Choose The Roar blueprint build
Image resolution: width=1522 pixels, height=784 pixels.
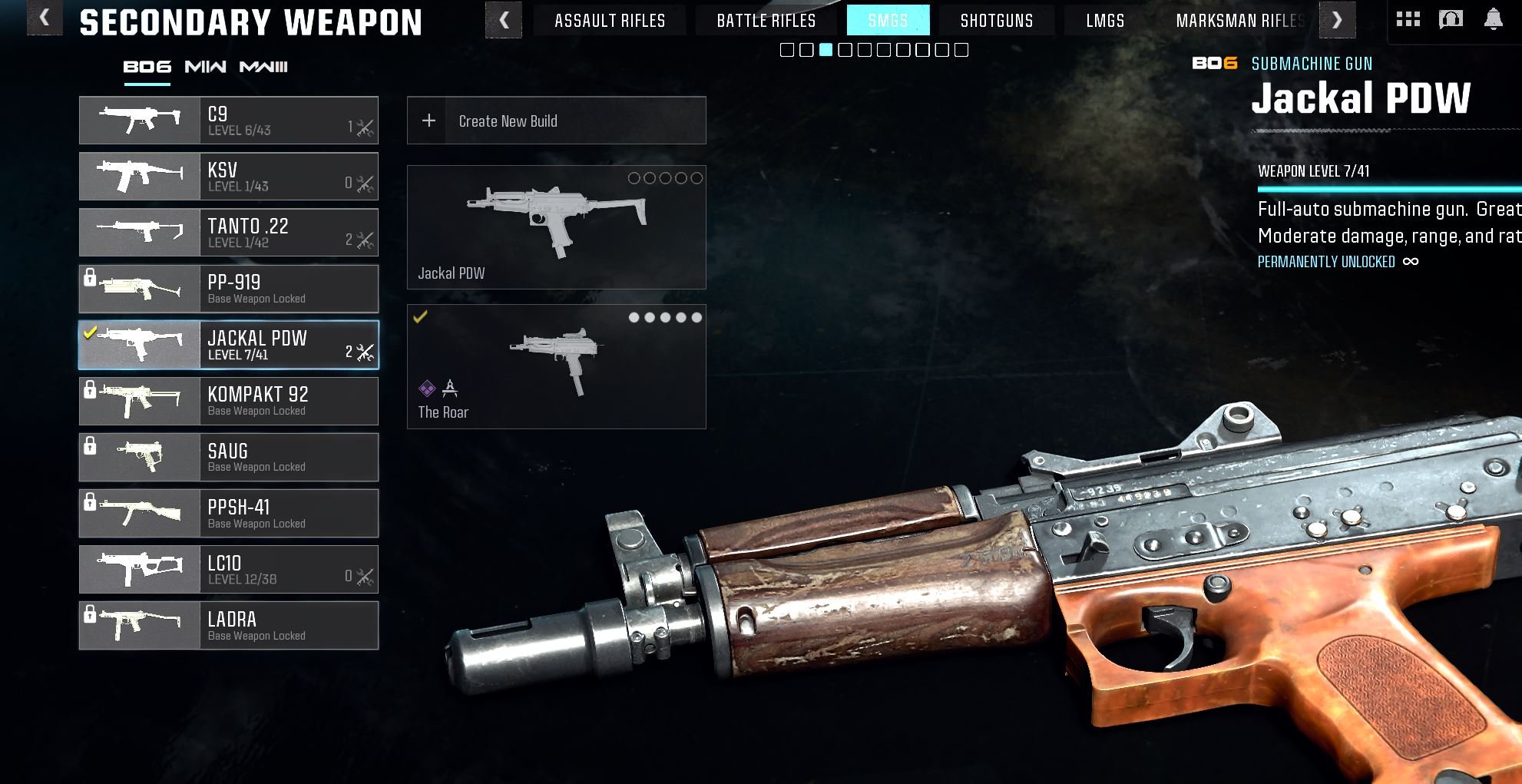[x=556, y=367]
